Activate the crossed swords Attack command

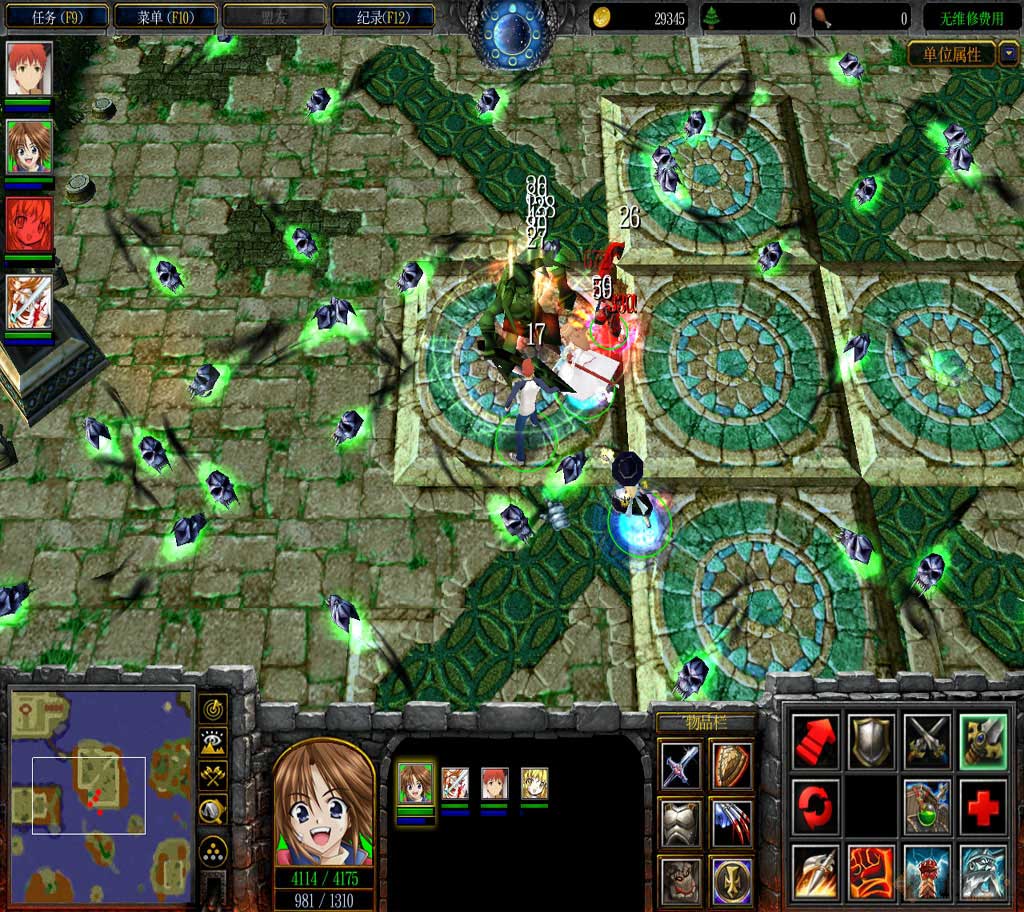(925, 741)
